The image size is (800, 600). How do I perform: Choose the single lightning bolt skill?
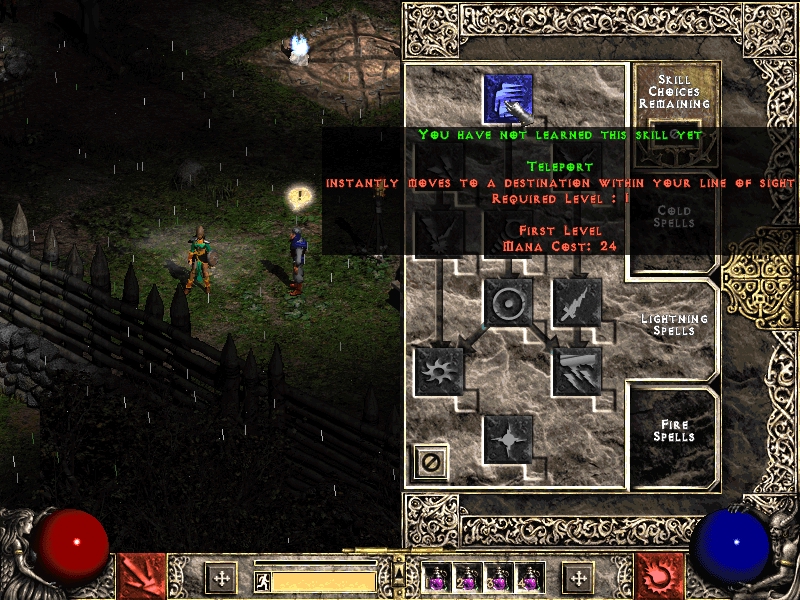(x=577, y=302)
